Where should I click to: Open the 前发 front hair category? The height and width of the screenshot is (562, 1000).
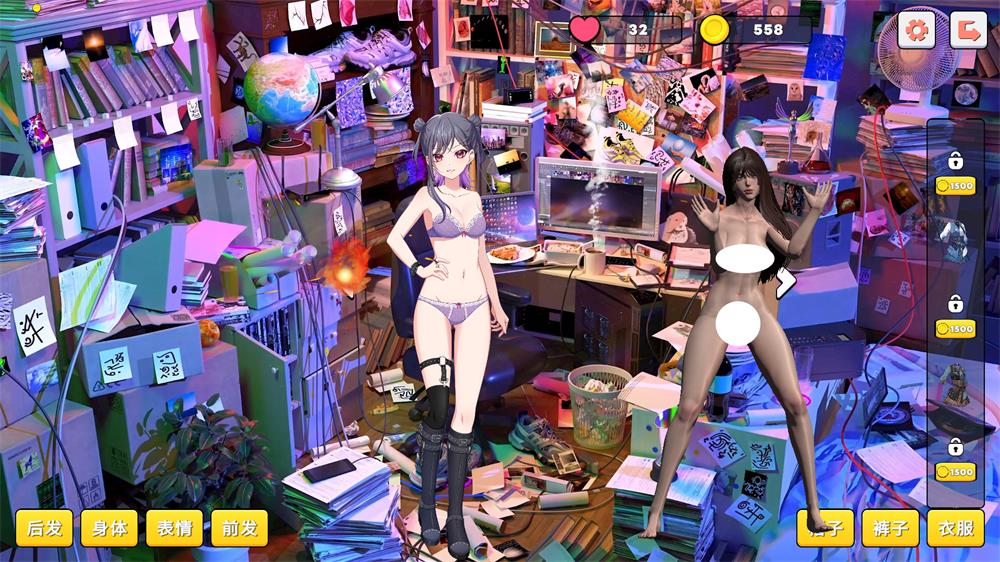240,528
